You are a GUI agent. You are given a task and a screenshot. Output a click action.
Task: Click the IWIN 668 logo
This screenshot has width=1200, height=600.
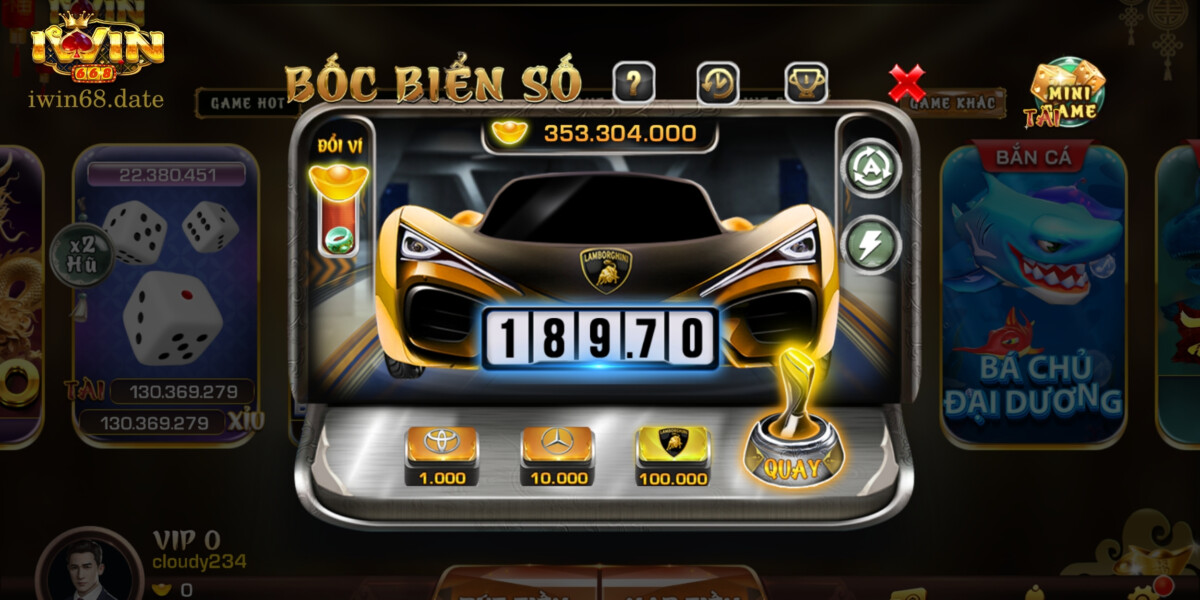[97, 47]
